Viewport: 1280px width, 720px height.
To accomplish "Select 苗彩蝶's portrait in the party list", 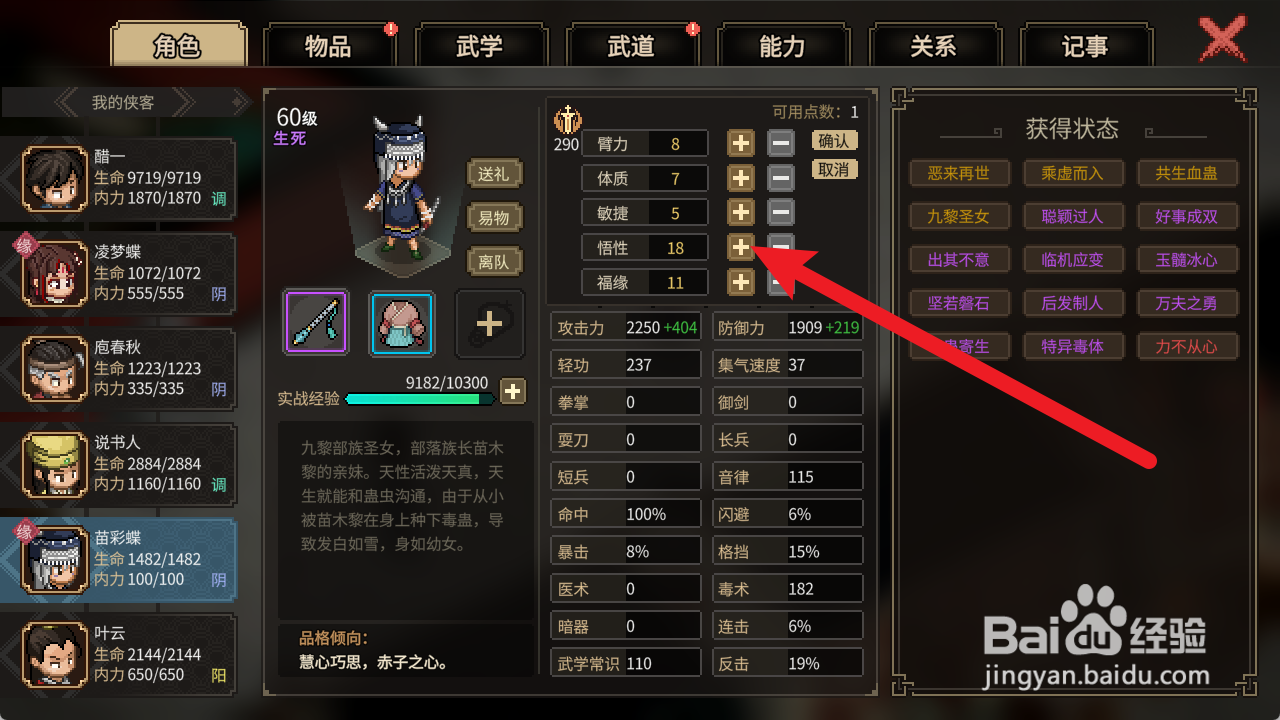I will [53, 557].
